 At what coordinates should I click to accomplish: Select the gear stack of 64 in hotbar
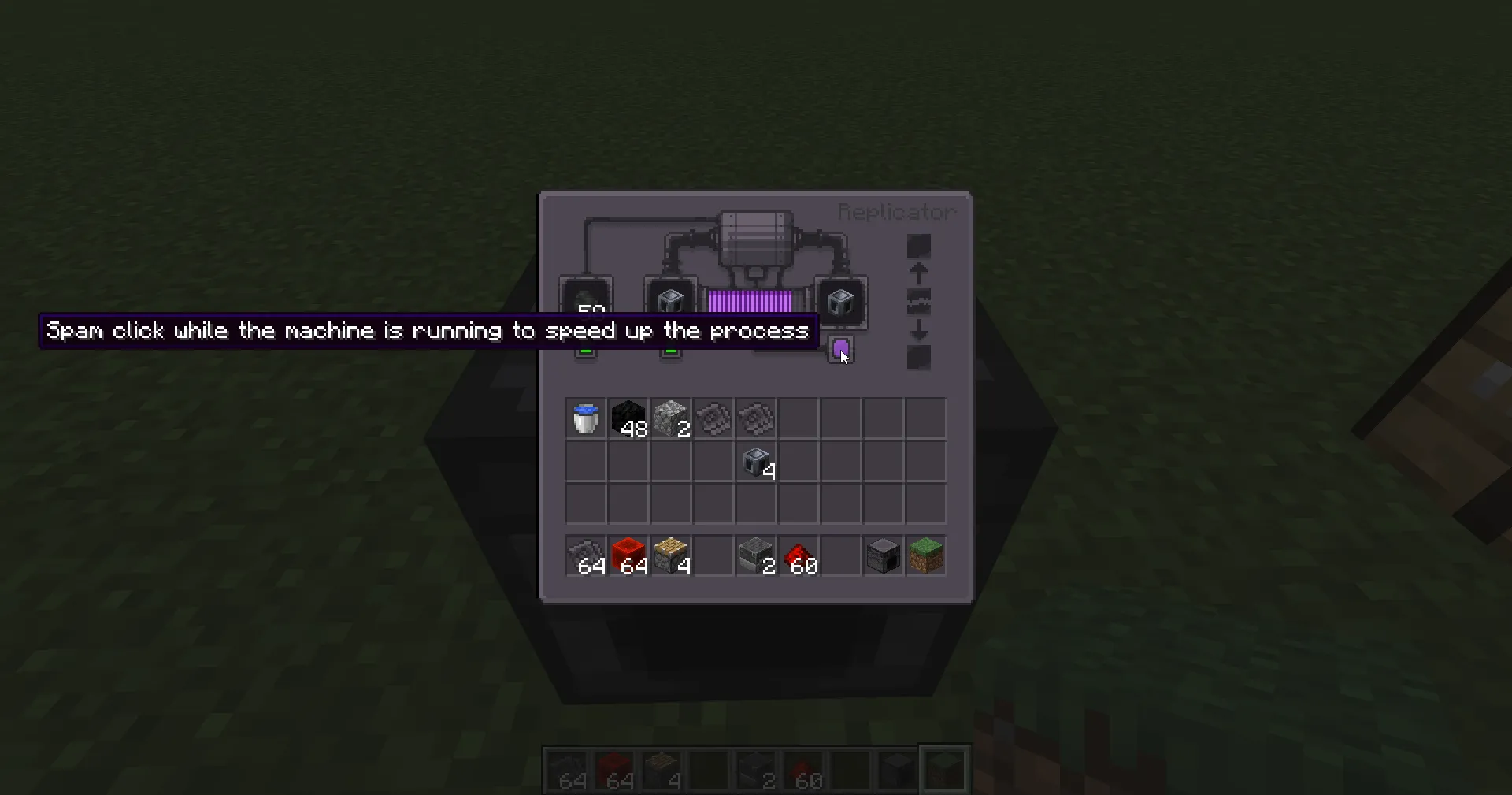585,555
